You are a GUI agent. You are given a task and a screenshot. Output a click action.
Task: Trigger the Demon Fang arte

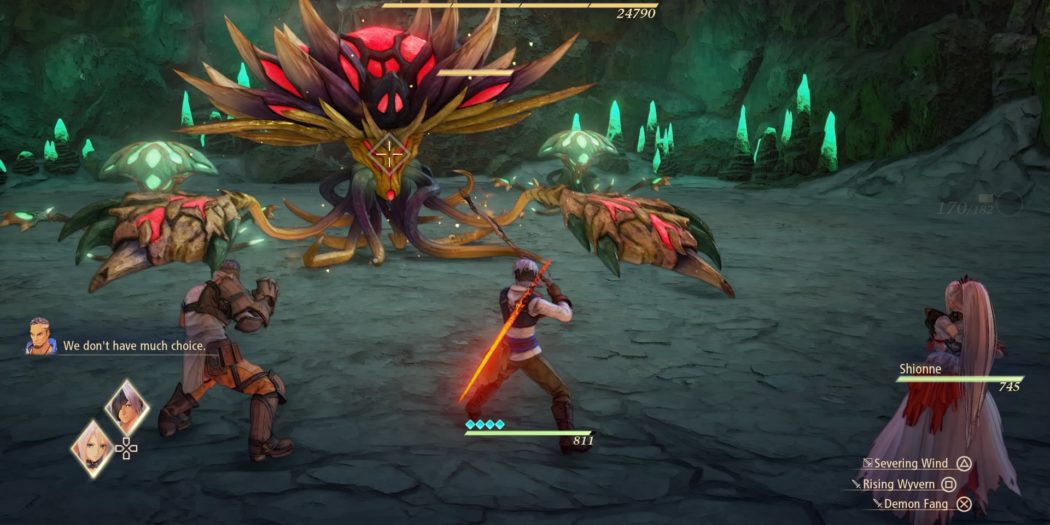915,504
